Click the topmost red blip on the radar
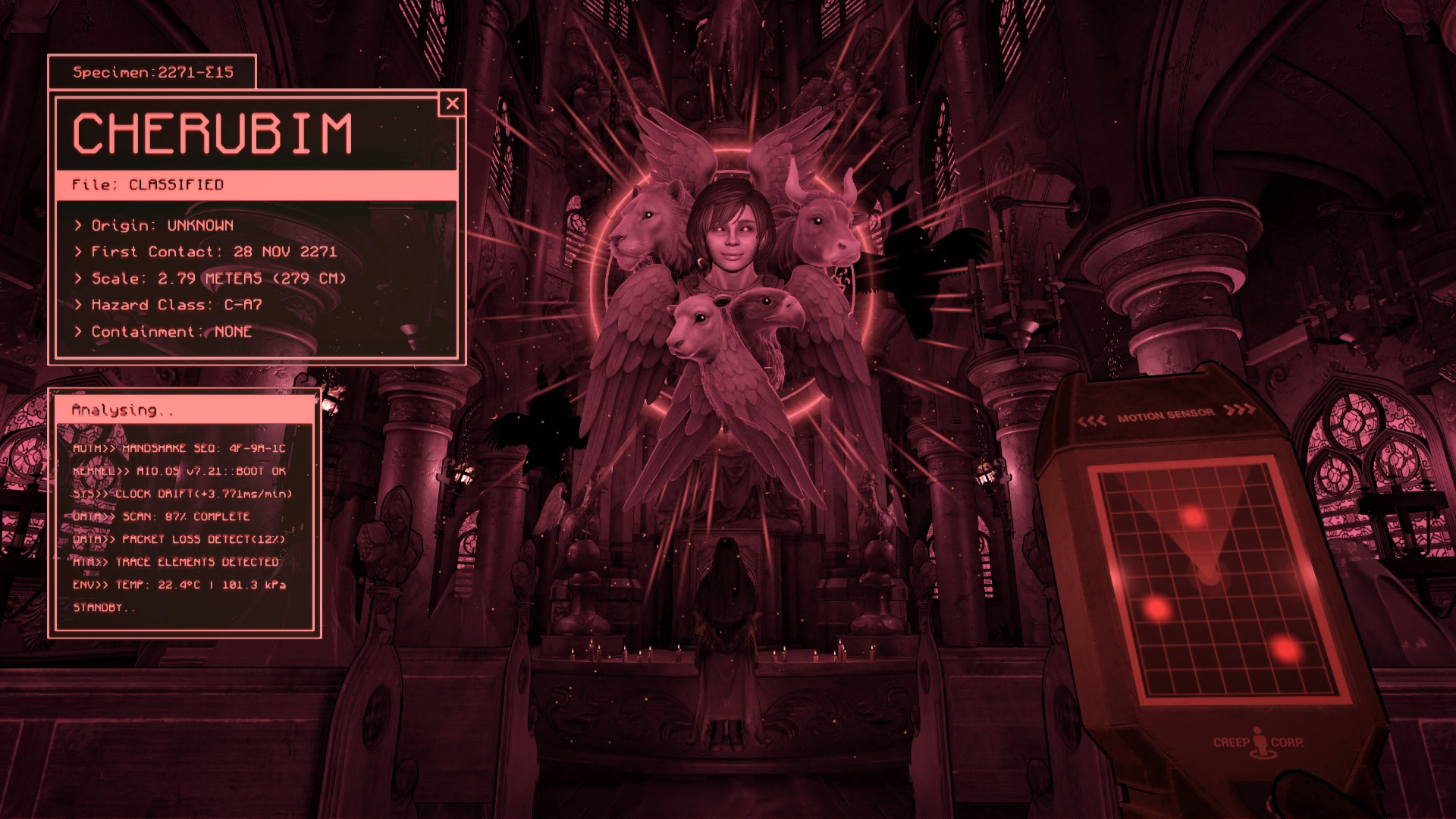1456x819 pixels. [x=1193, y=516]
